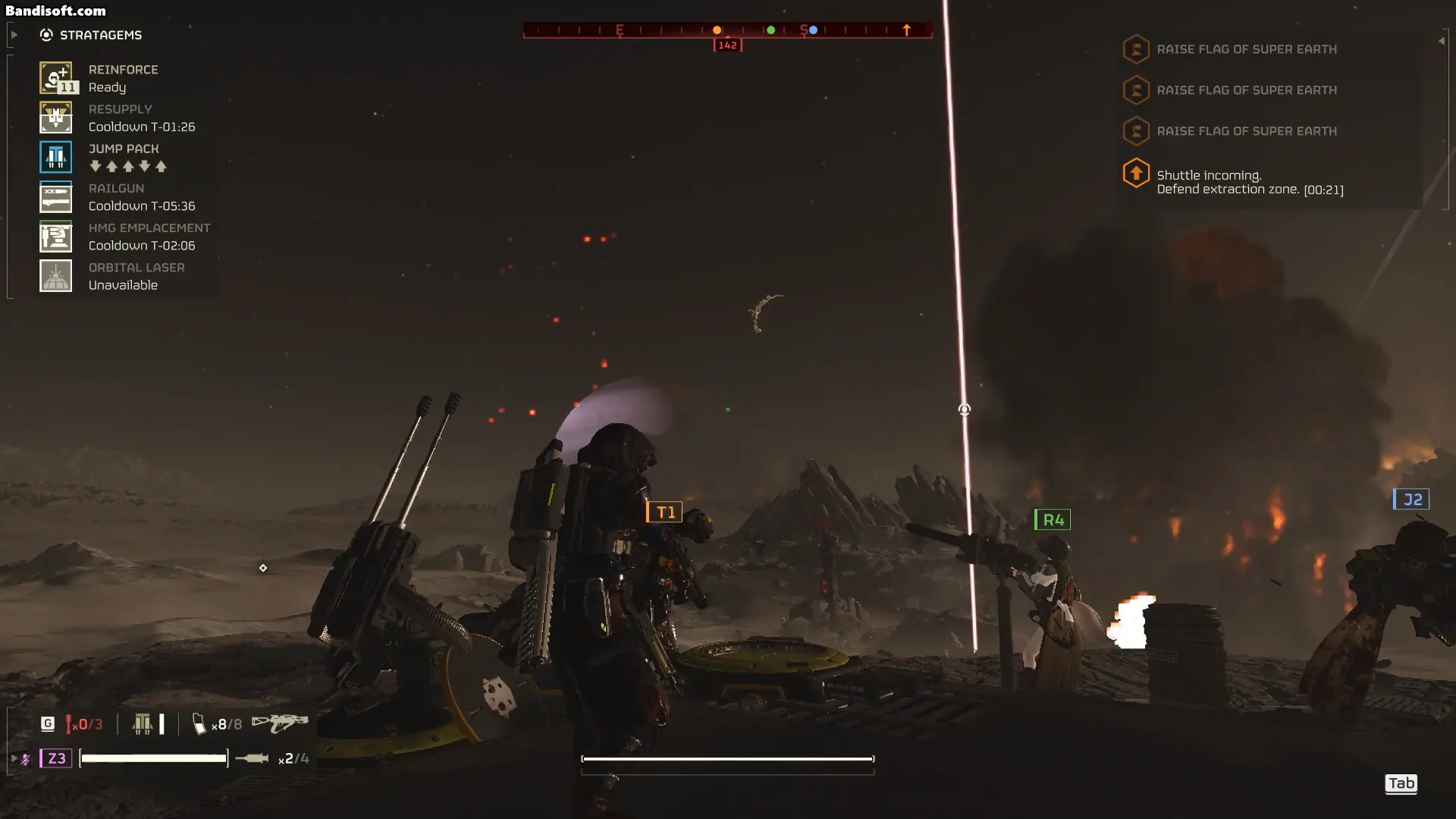Select the Railgun stratagem icon
The width and height of the screenshot is (1456, 819).
55,197
